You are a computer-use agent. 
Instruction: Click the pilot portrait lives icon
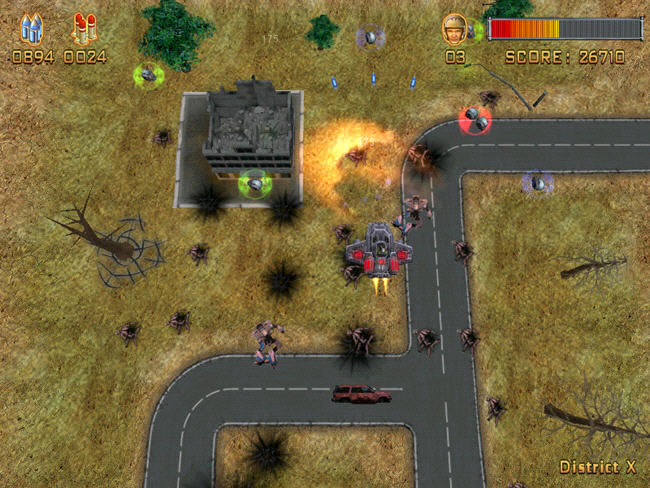[x=455, y=29]
